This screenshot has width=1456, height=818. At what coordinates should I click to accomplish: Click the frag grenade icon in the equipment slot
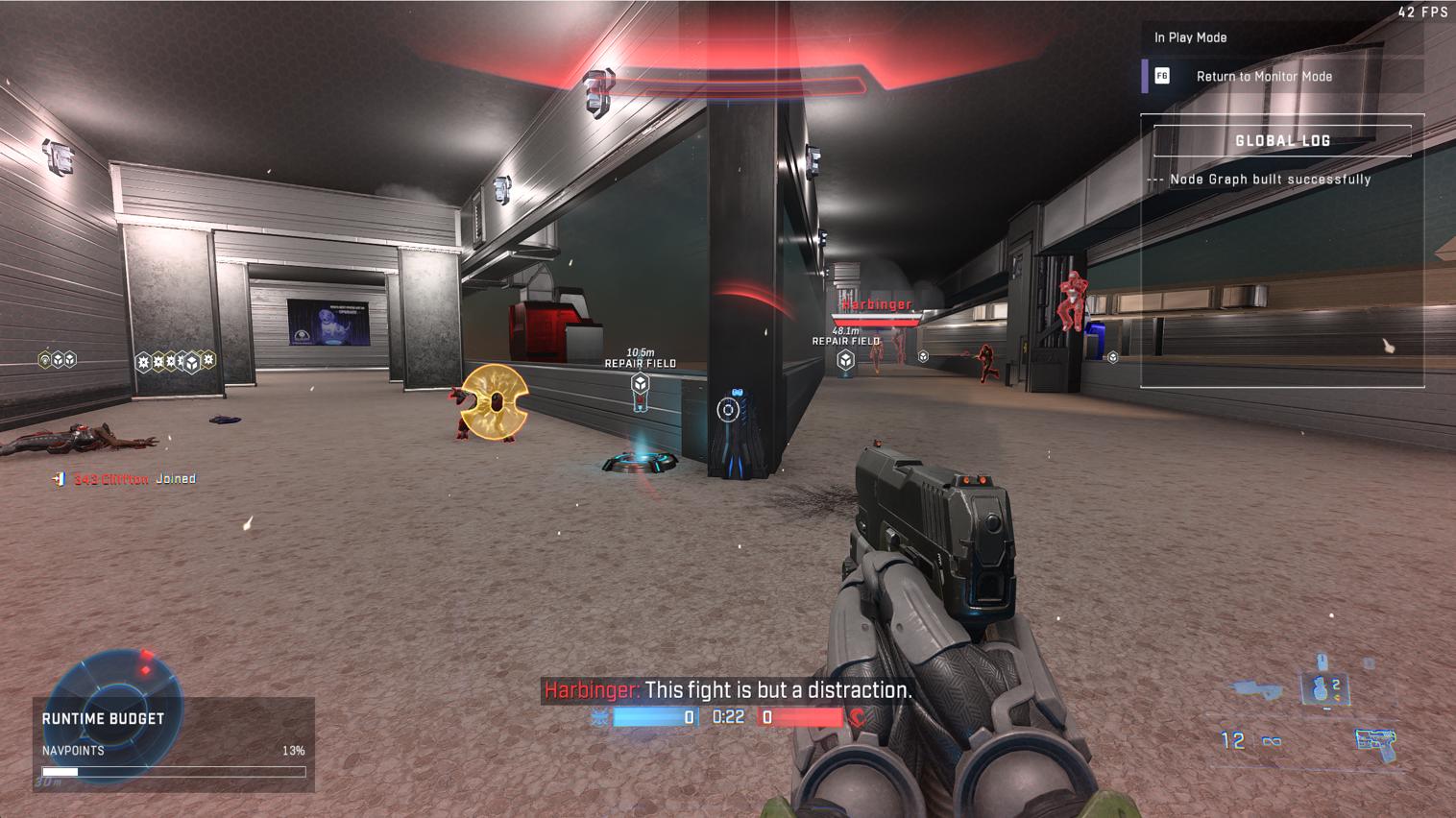[x=1320, y=687]
